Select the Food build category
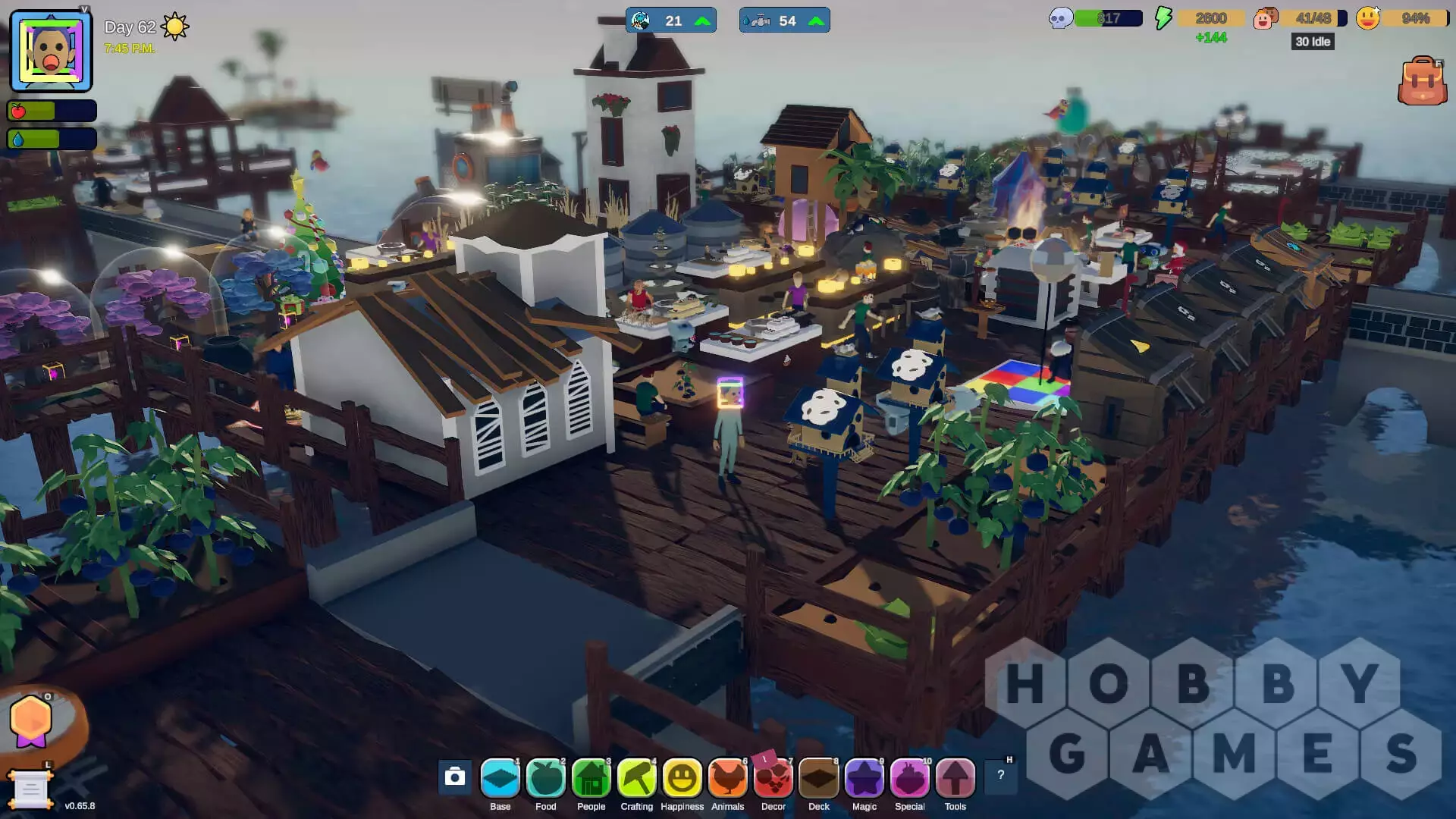The height and width of the screenshot is (819, 1456). (x=546, y=778)
